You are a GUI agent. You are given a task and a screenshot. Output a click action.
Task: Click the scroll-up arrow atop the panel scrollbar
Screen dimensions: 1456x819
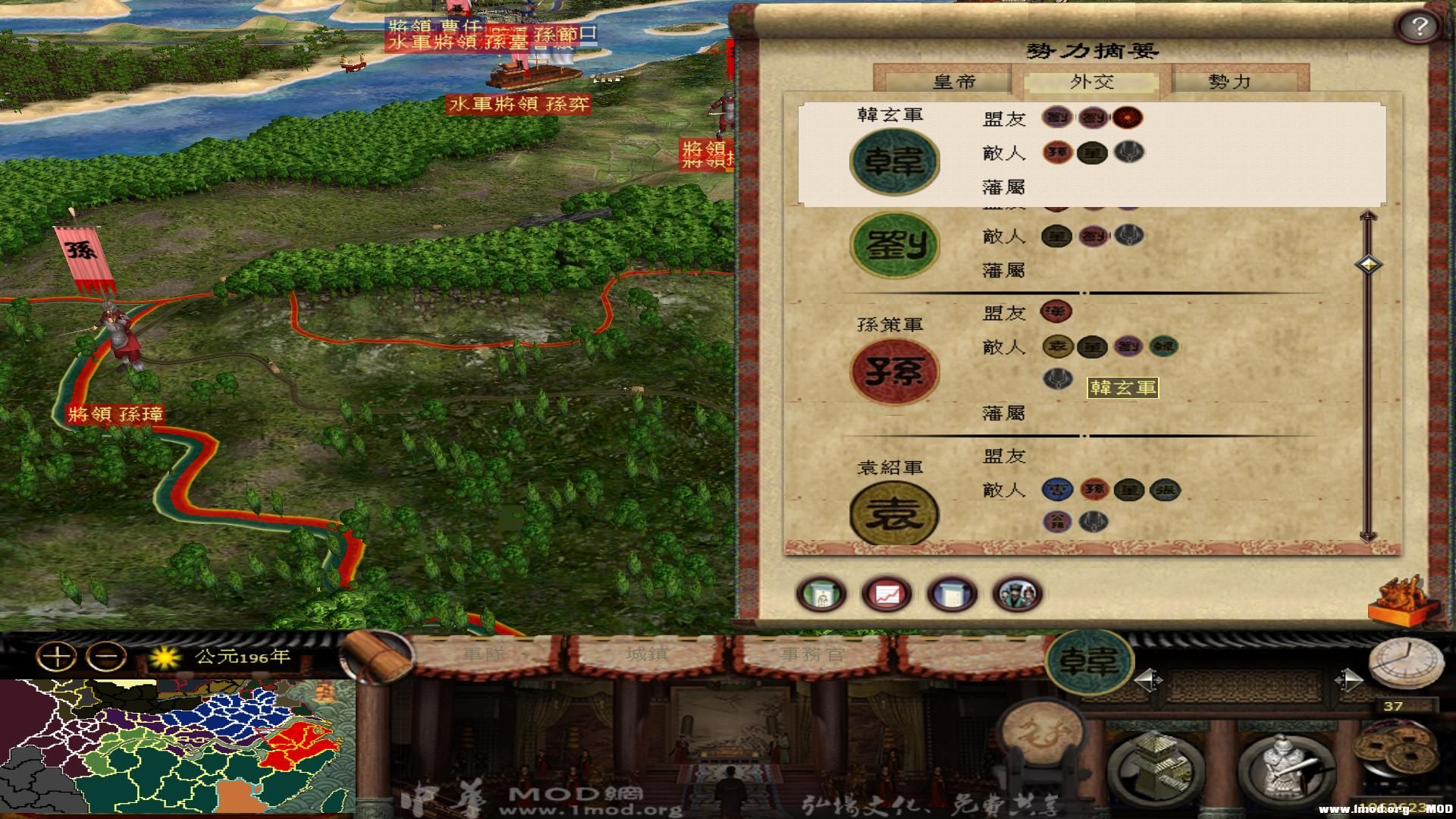tap(1369, 217)
